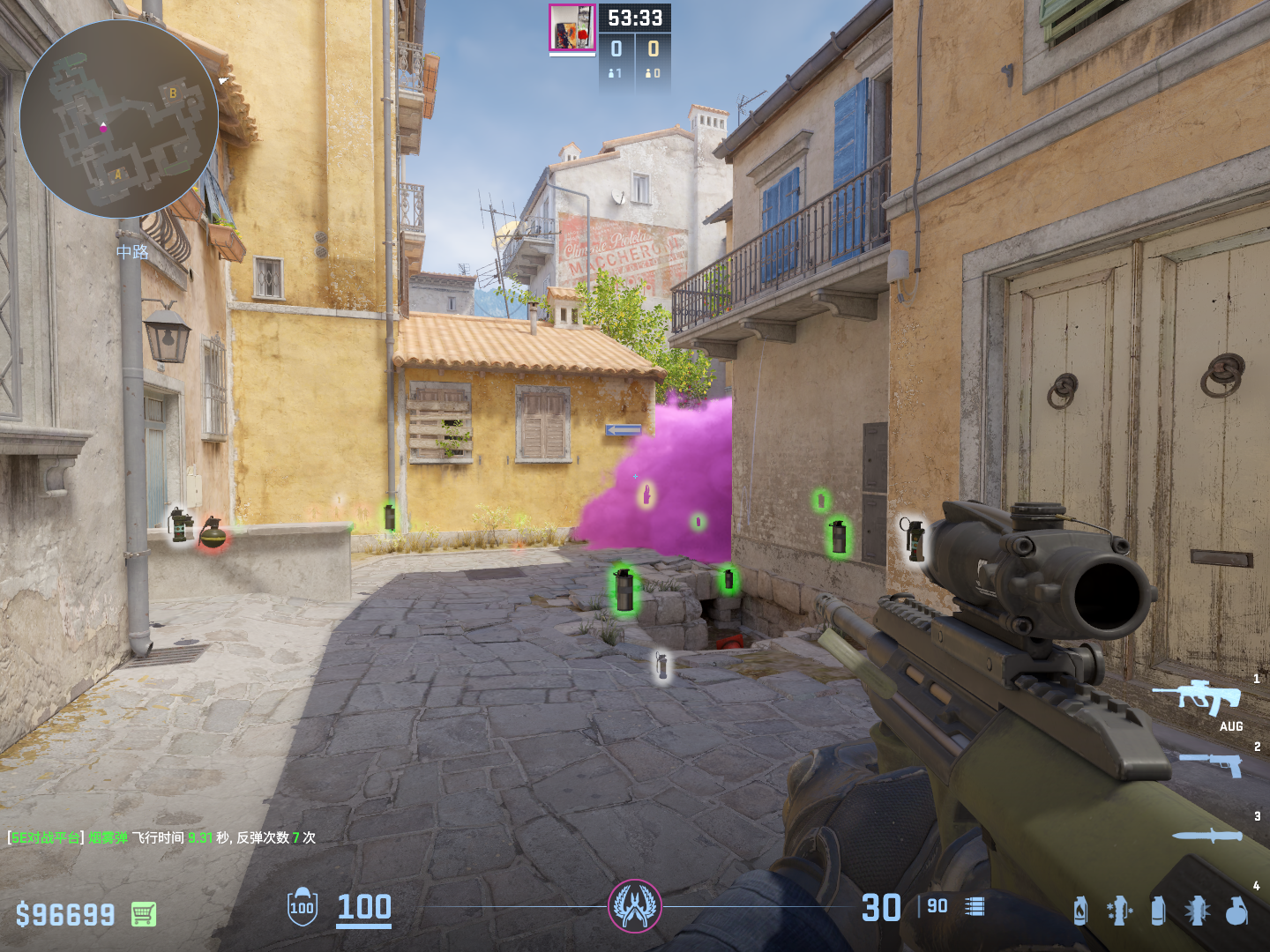Select the round HE grenade icon
This screenshot has height=952, width=1270.
tap(1236, 911)
